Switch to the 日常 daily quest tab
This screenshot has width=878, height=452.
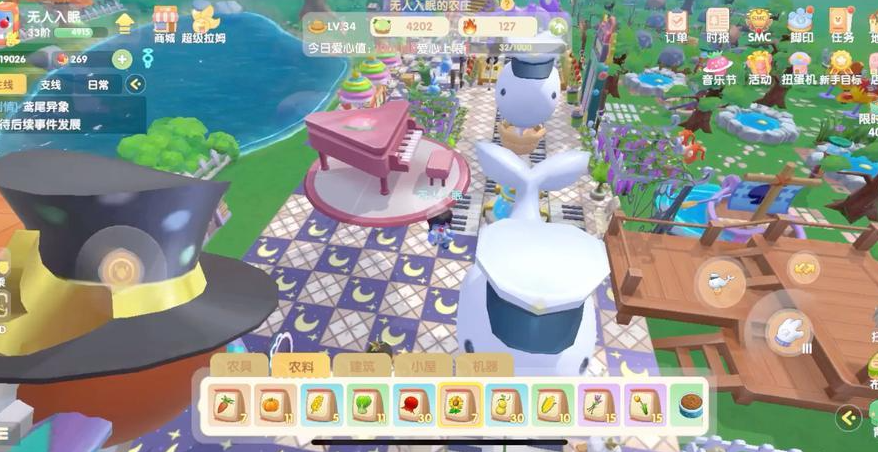[x=98, y=85]
